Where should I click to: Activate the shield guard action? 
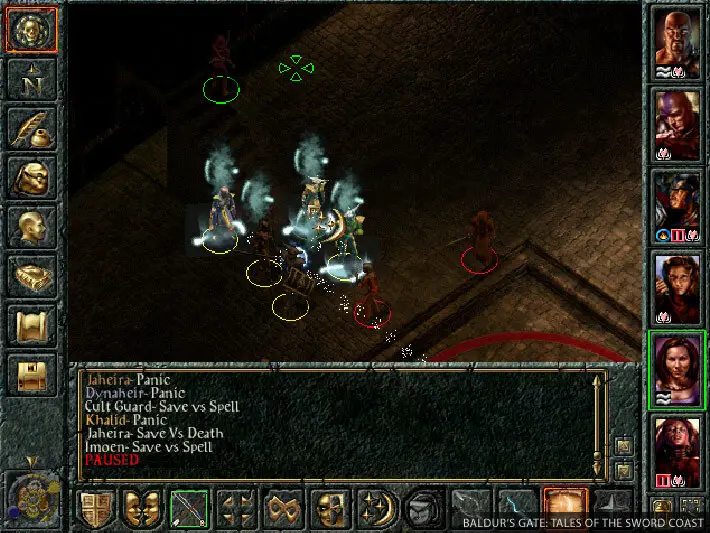click(x=97, y=508)
